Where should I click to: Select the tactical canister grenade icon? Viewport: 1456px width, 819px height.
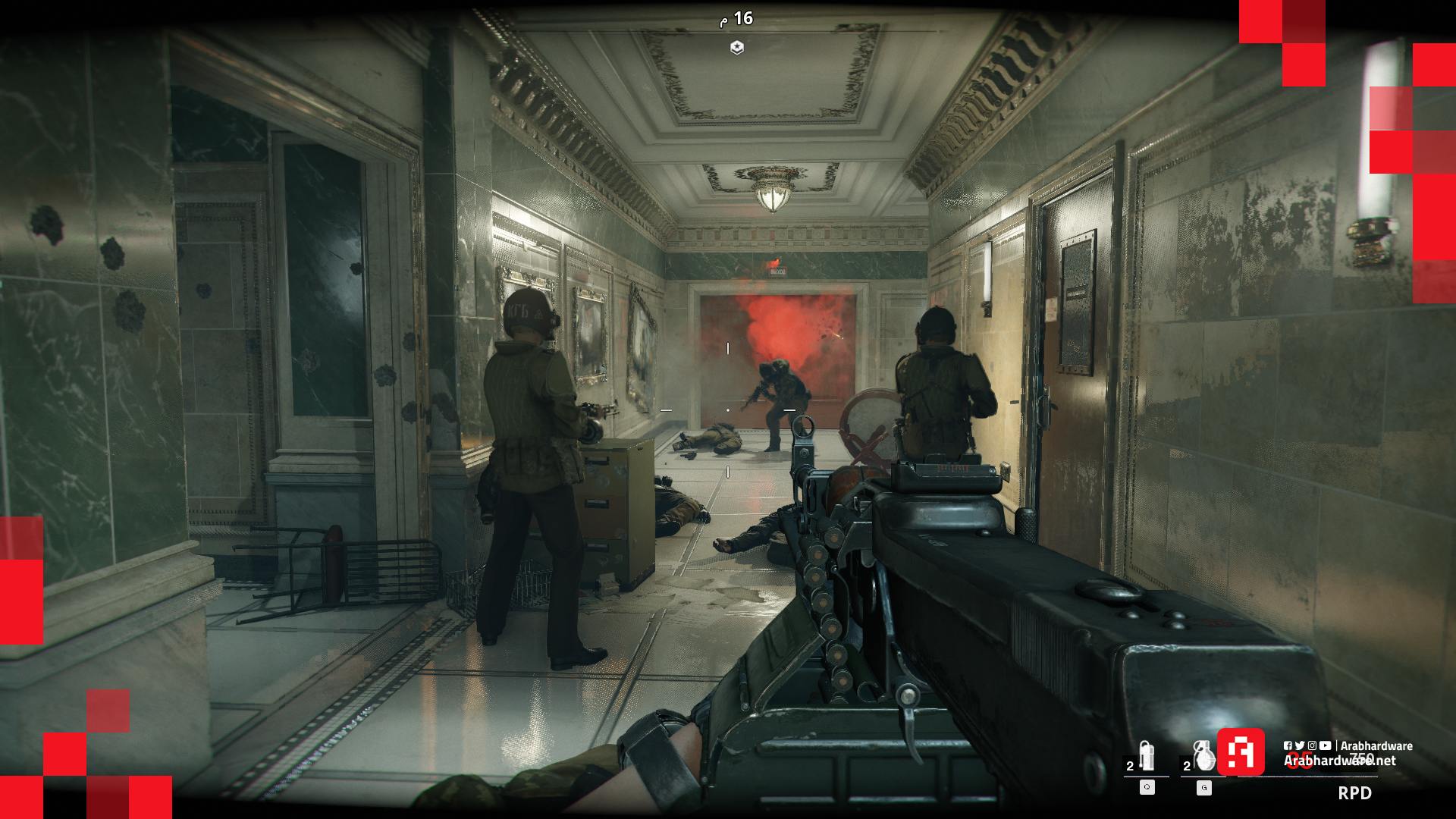[x=1147, y=755]
